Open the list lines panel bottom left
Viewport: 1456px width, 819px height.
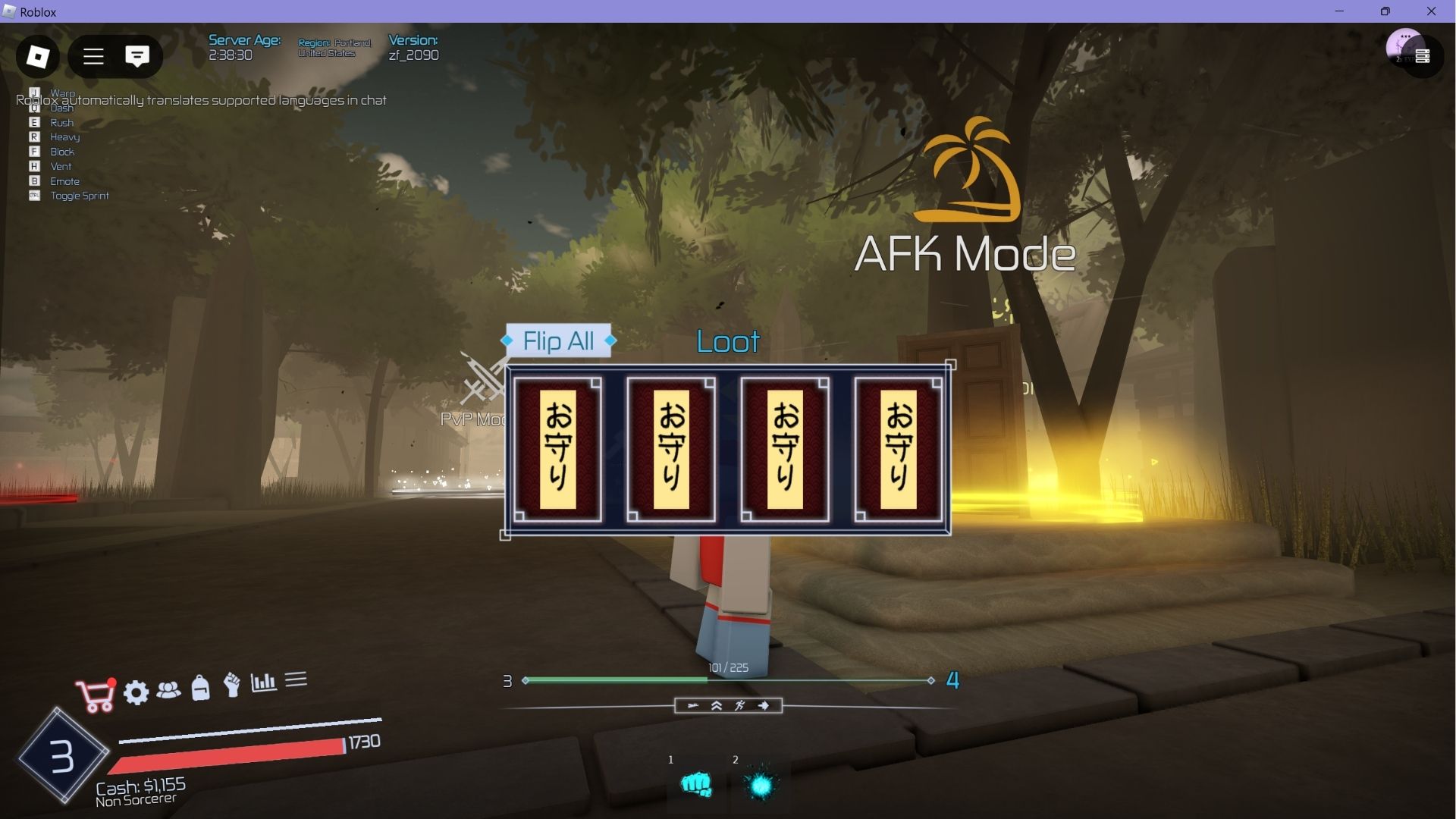296,681
